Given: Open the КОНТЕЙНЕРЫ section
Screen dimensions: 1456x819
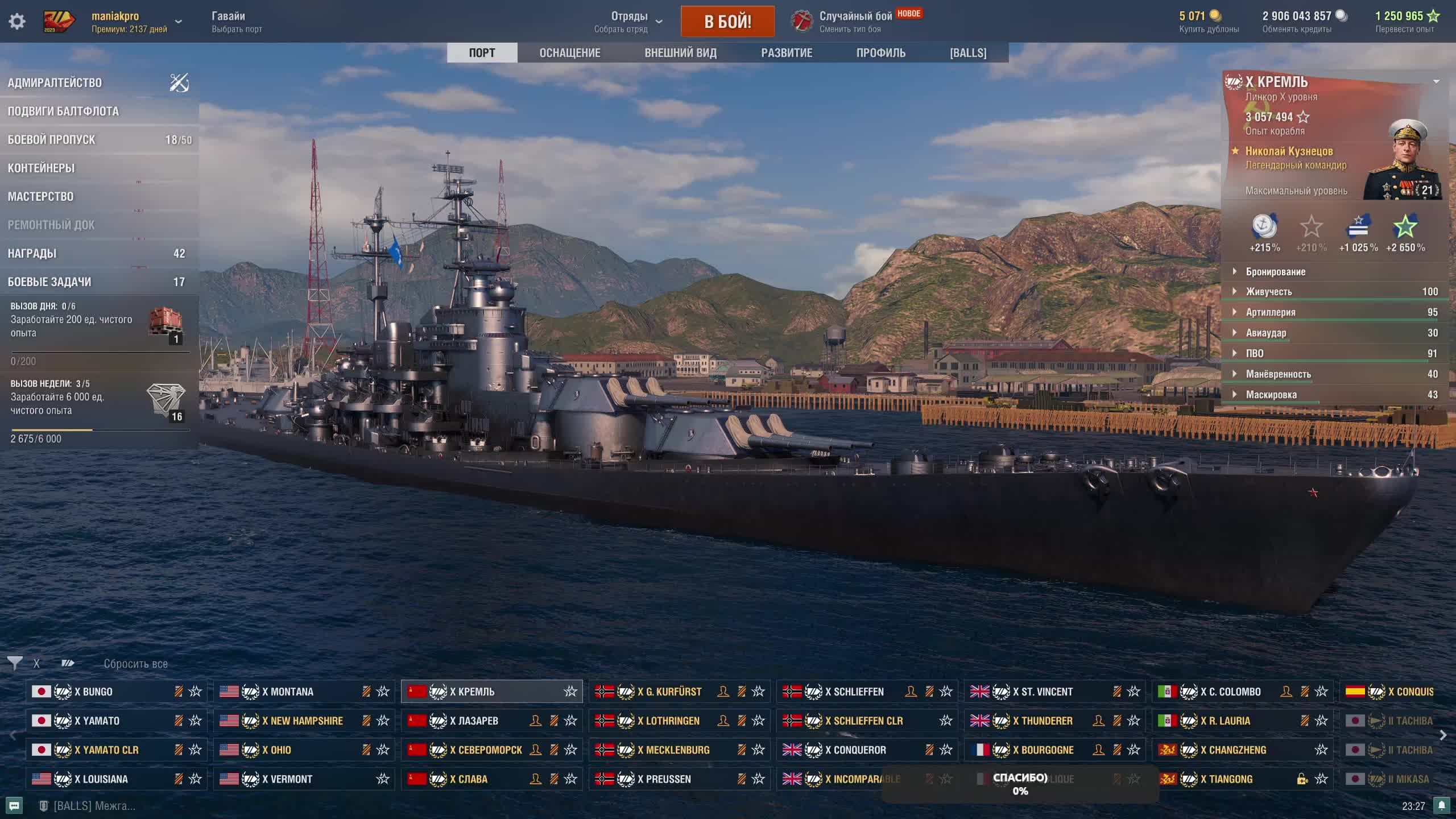Looking at the screenshot, I should point(41,168).
